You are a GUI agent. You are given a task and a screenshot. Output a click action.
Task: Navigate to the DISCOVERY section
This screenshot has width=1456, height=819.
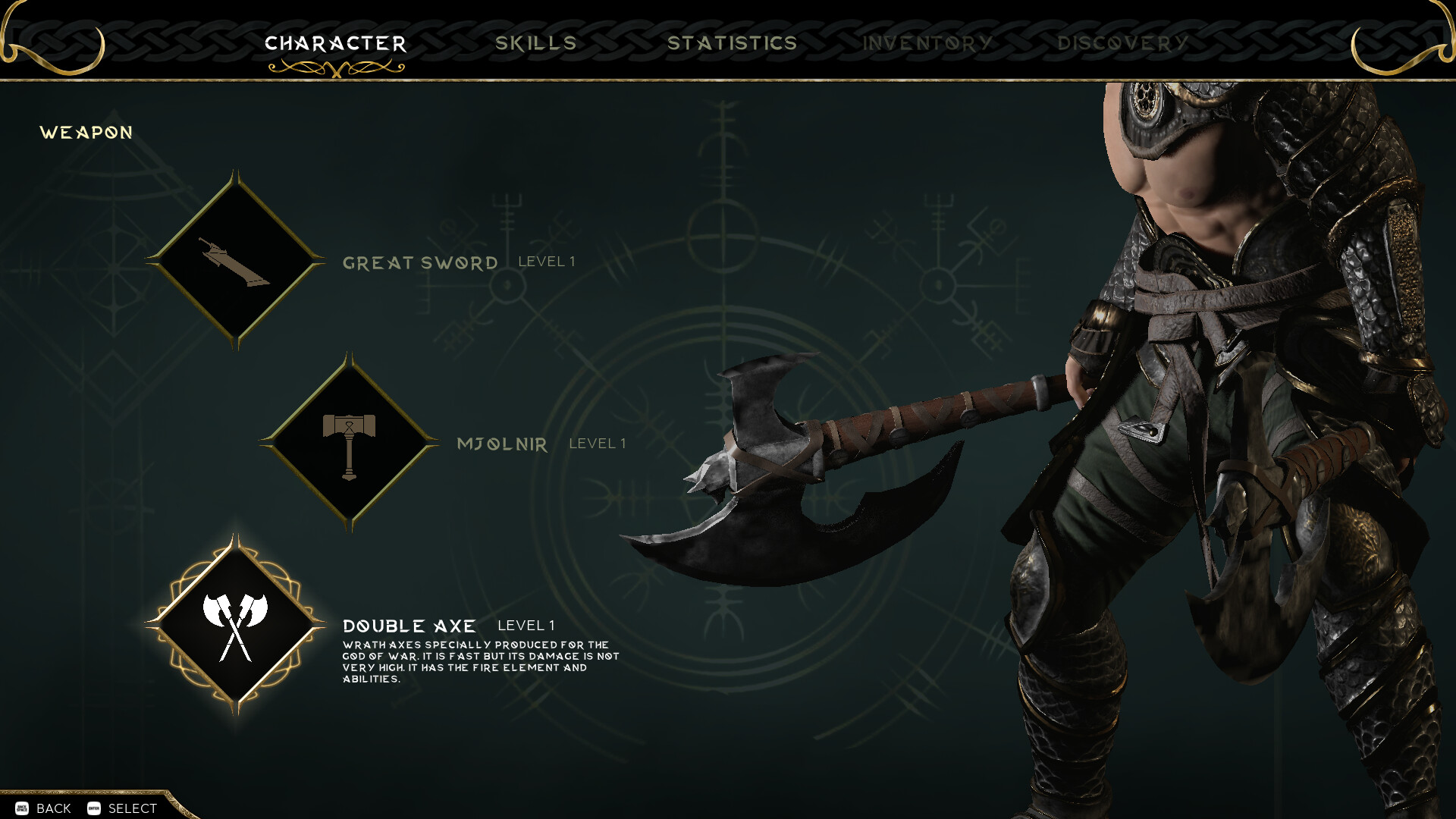click(x=1125, y=43)
